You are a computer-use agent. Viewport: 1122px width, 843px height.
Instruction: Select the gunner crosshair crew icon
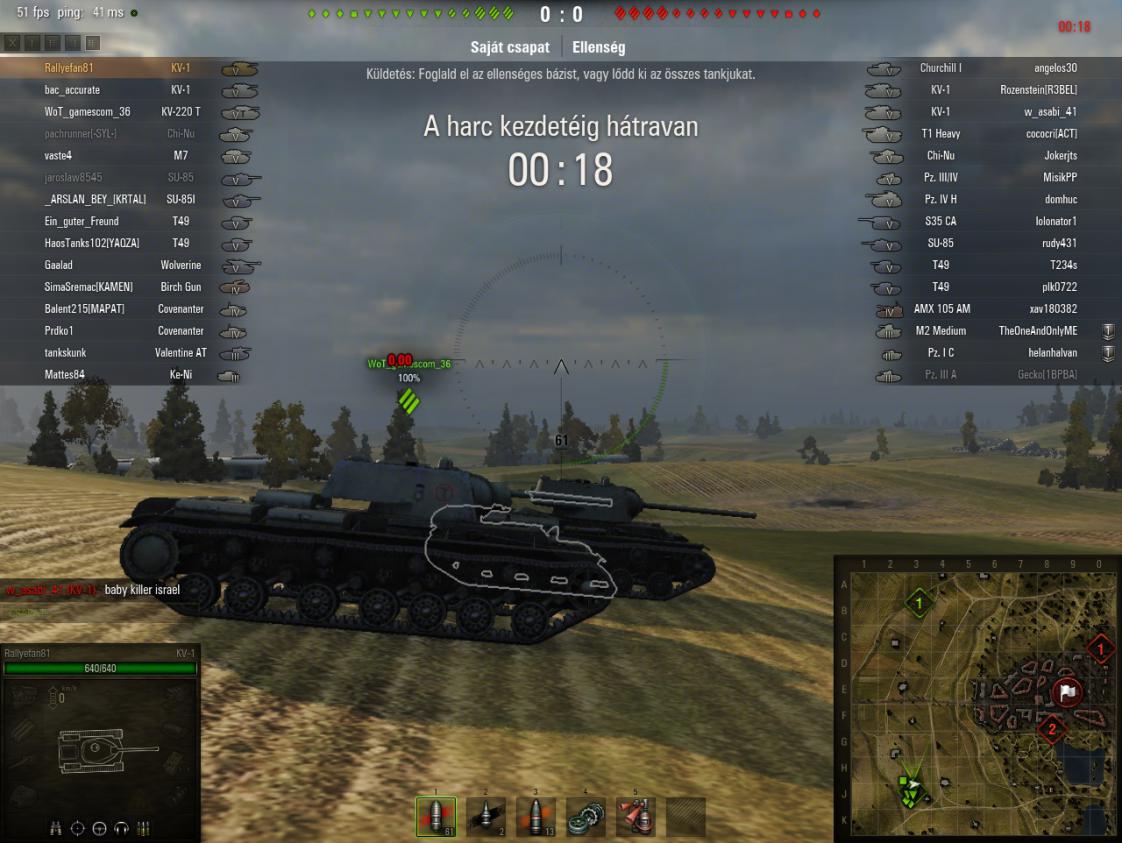[x=78, y=828]
